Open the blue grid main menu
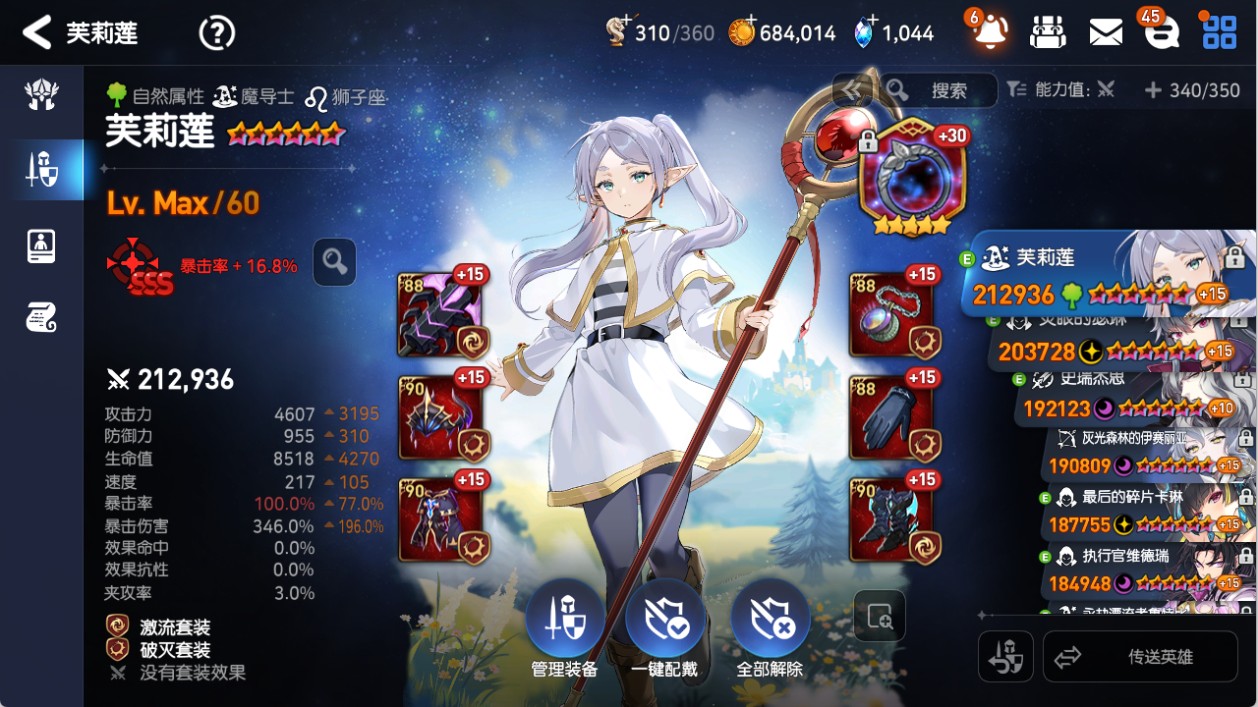The image size is (1258, 707). click(1219, 33)
